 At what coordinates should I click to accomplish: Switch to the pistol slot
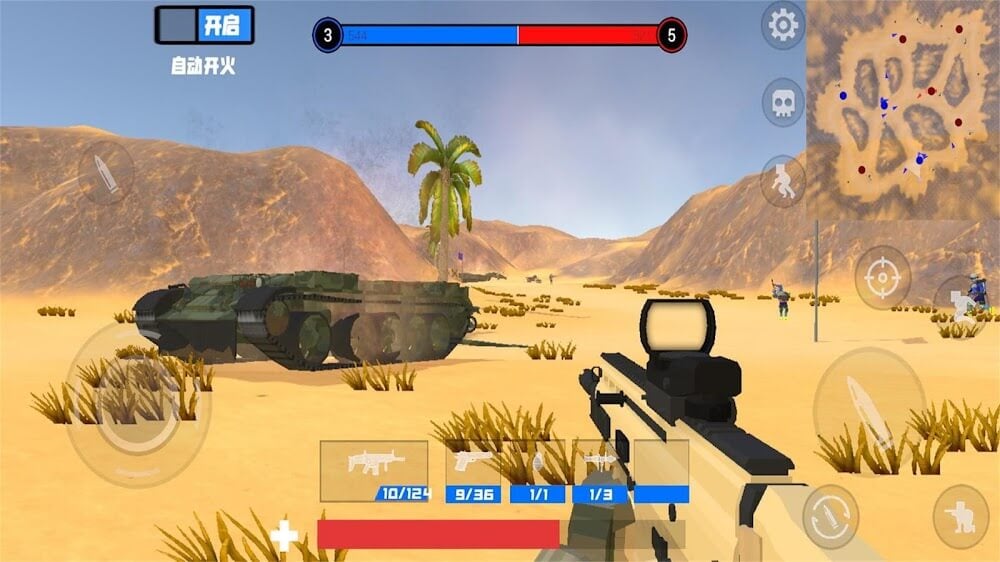pyautogui.click(x=472, y=470)
